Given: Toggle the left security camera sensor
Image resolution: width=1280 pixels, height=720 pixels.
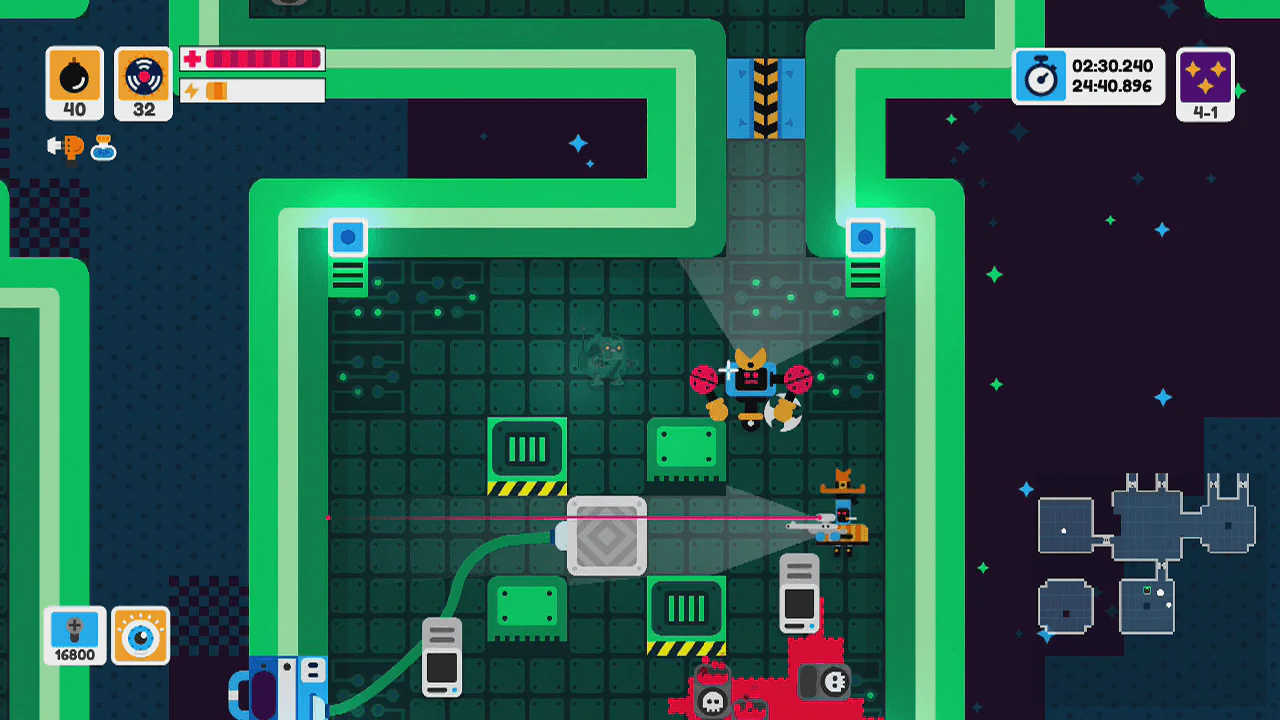Looking at the screenshot, I should [x=347, y=237].
